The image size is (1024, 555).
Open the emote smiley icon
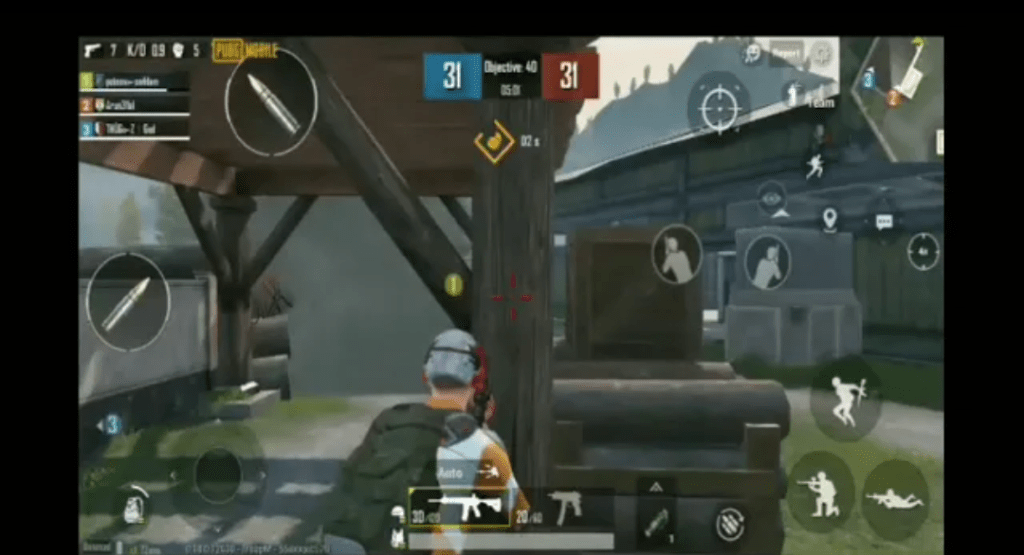(750, 52)
